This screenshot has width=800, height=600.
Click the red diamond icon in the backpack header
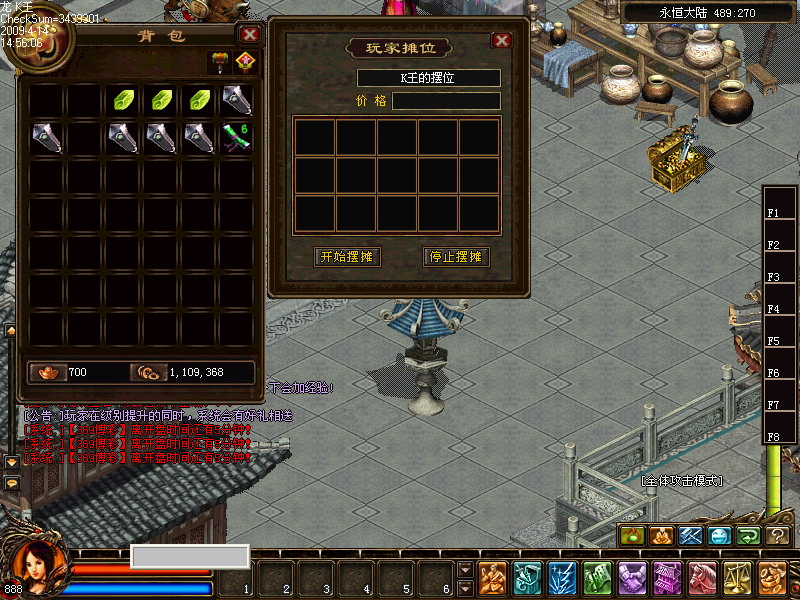click(244, 62)
